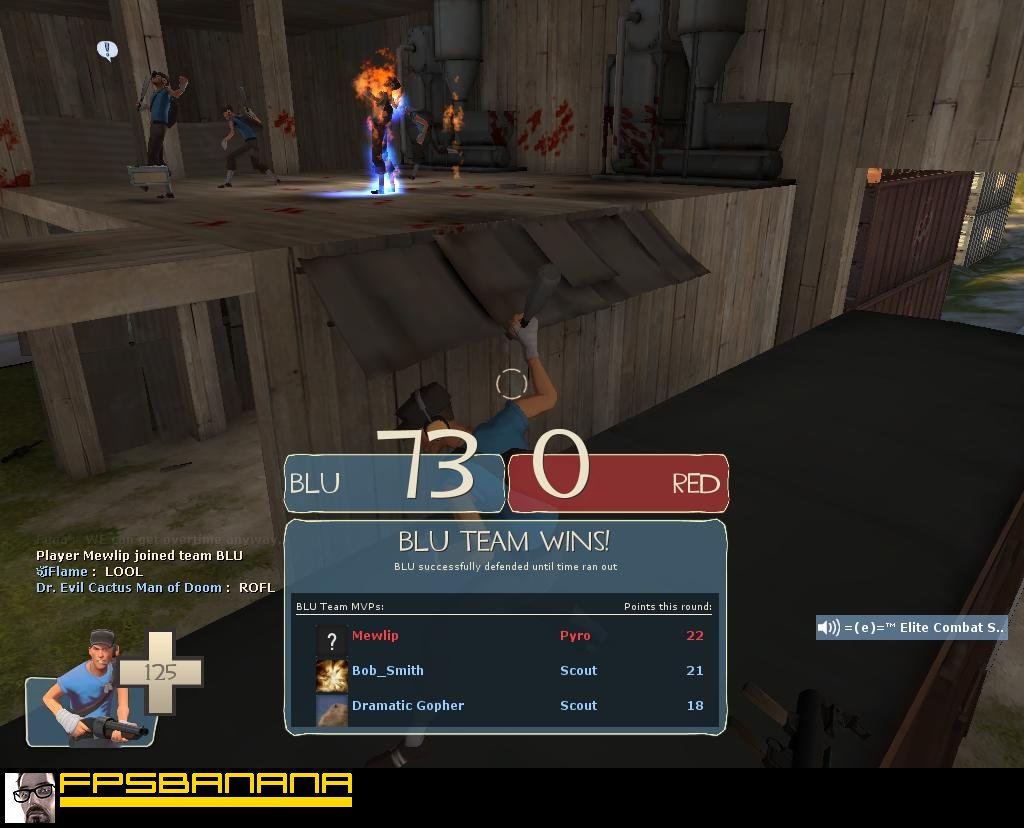The height and width of the screenshot is (828, 1024).
Task: Click the Elite Combat voice chat indicator
Action: pyautogui.click(x=911, y=628)
